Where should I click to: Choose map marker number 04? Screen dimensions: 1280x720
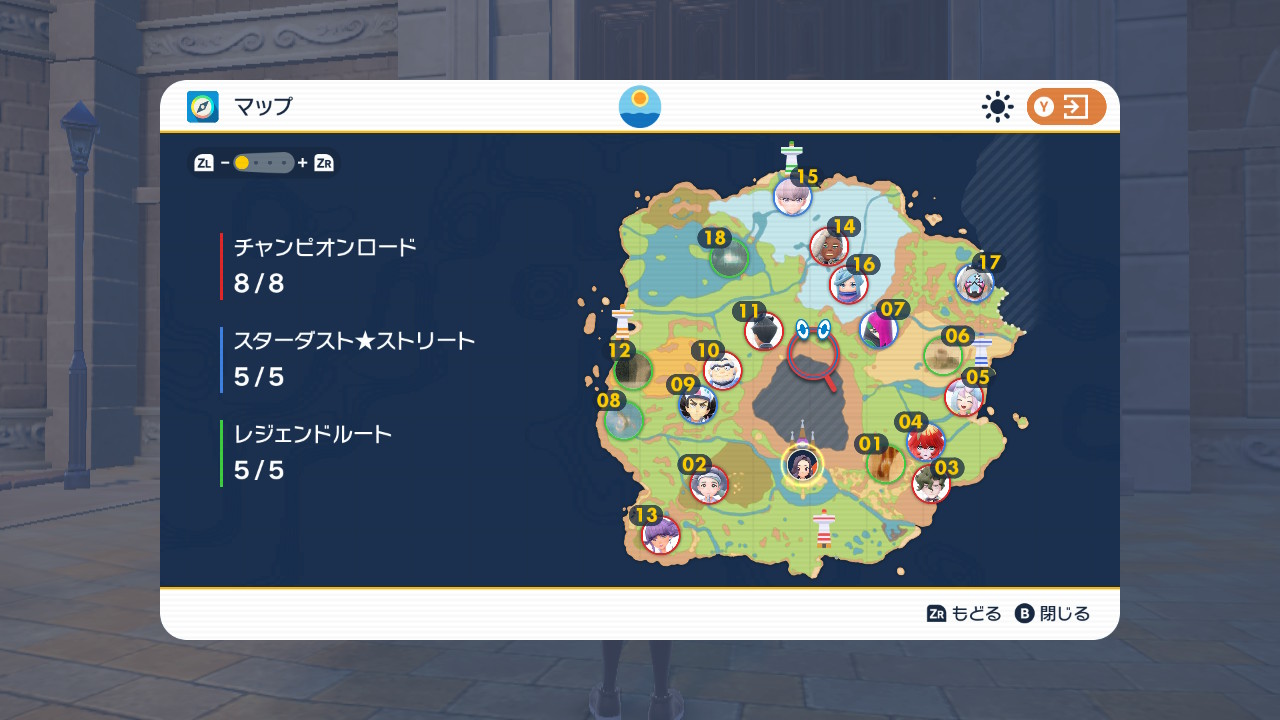(x=925, y=442)
